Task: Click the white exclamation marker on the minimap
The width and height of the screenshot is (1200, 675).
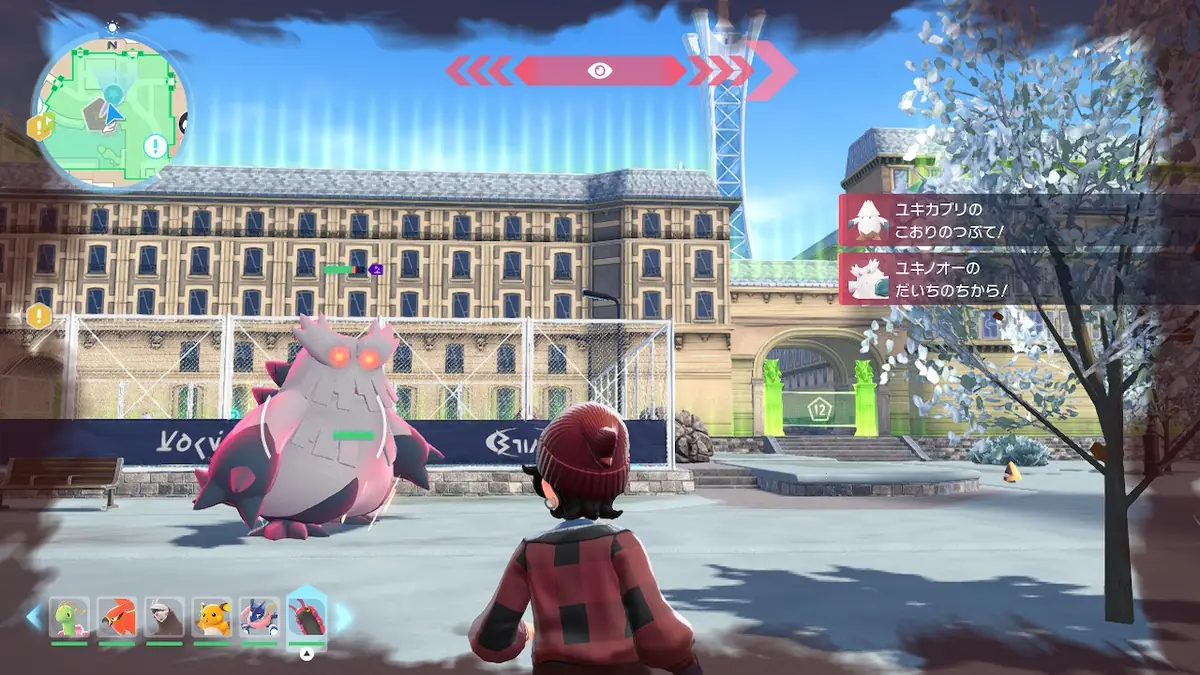Action: (x=155, y=148)
